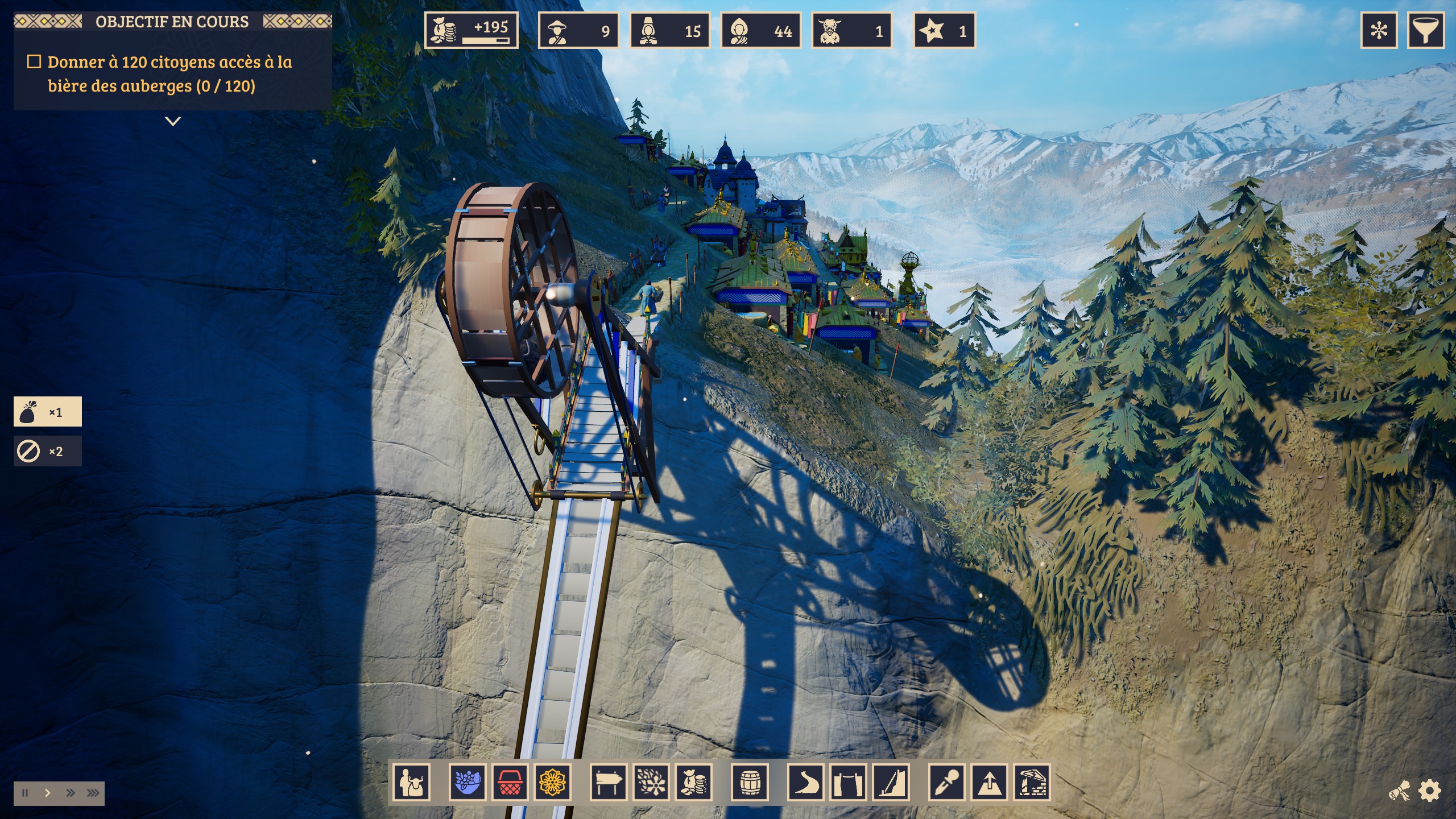Image resolution: width=1456 pixels, height=819 pixels.
Task: Choose the red basket build category
Action: tap(510, 783)
